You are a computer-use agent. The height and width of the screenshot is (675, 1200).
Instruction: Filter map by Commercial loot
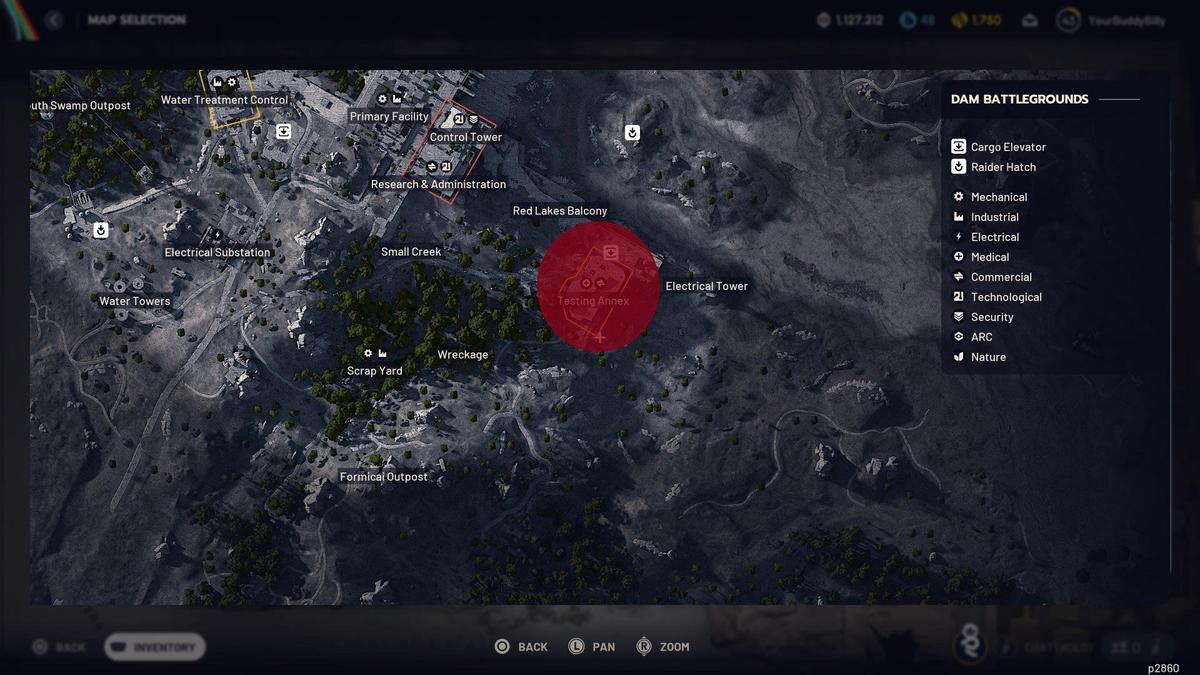coord(1000,277)
